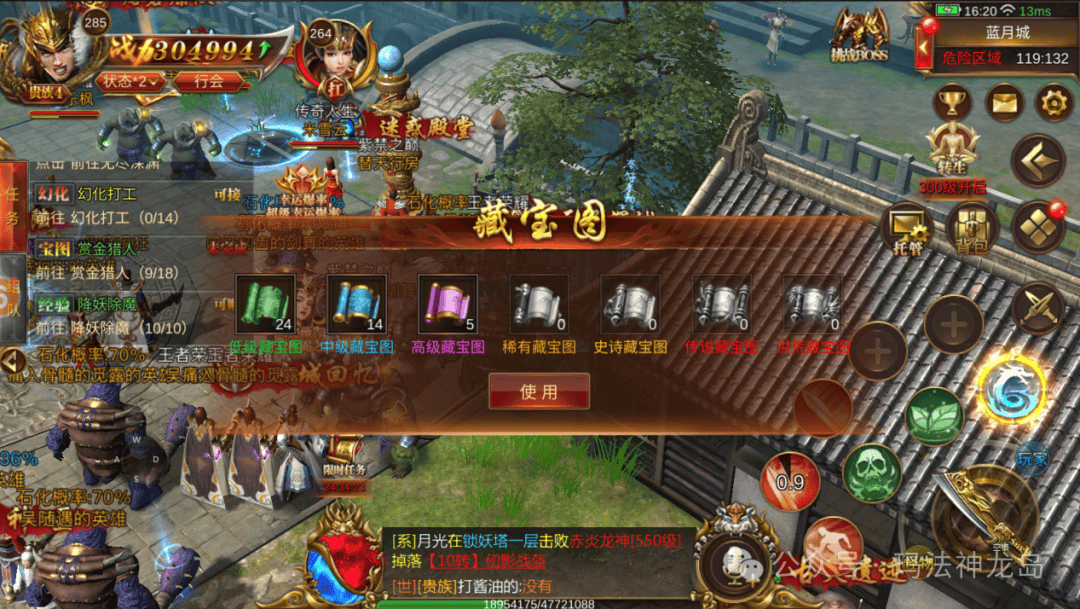Screen dimensions: 1080x609
Task: Toggle the 托管 auto-play button
Action: pyautogui.click(x=907, y=228)
